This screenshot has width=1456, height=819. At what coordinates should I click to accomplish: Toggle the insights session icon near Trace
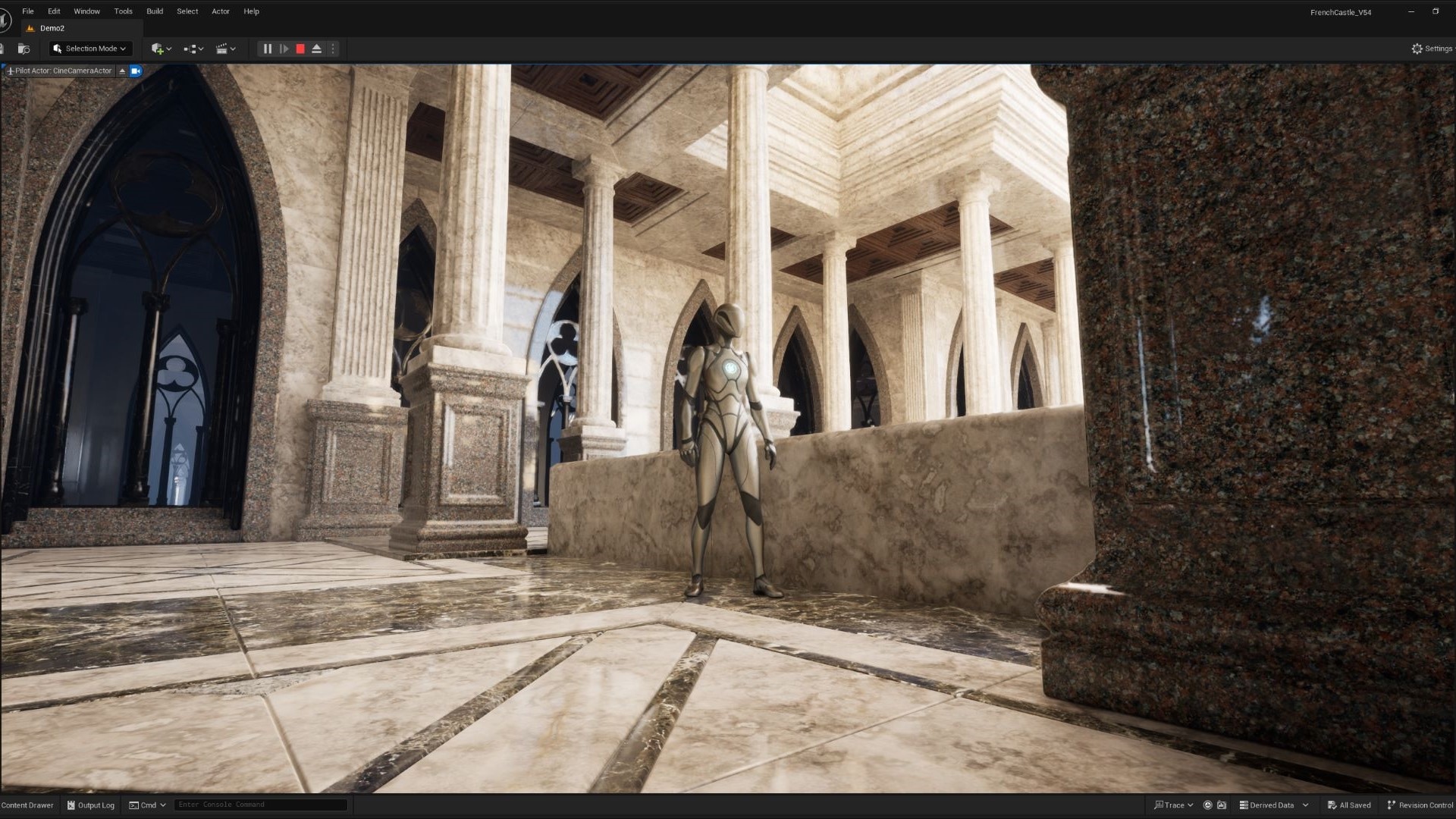point(1207,805)
